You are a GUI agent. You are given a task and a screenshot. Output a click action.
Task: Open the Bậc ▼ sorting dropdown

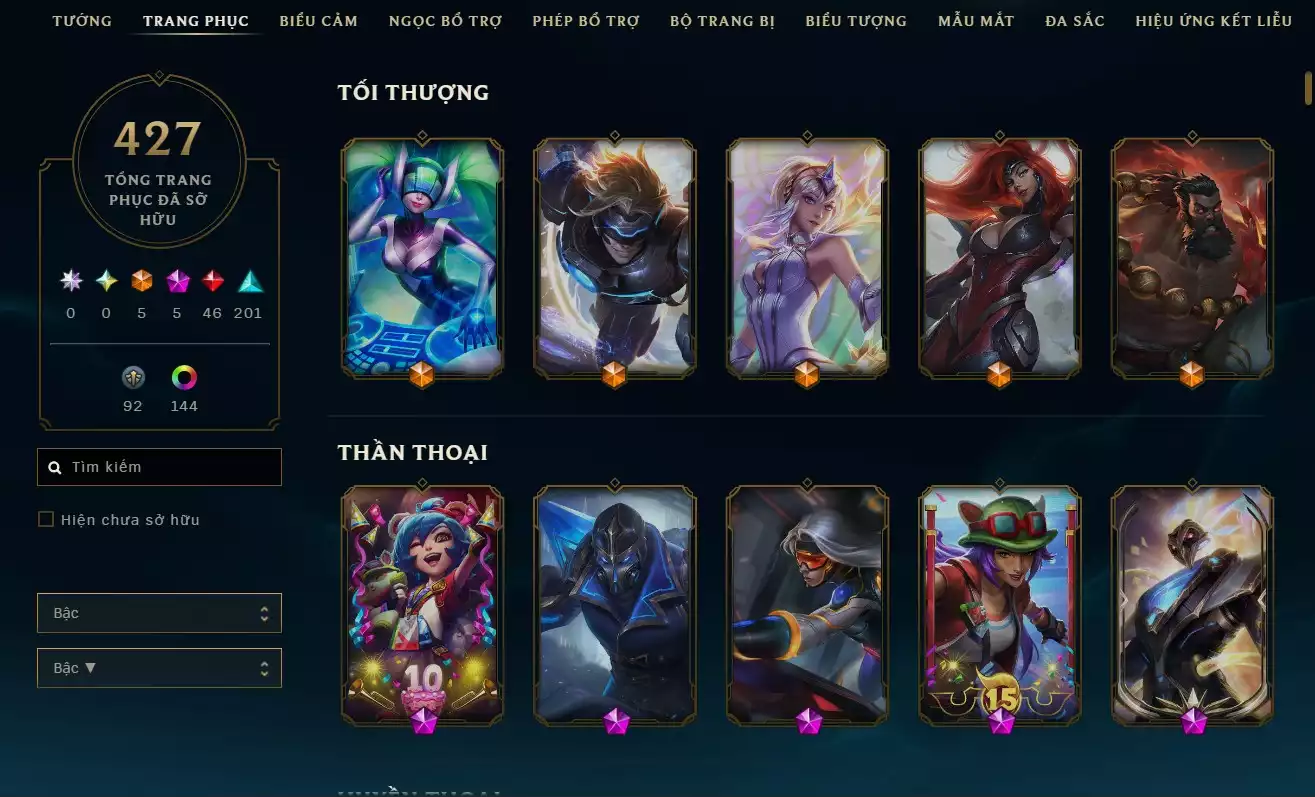[159, 668]
